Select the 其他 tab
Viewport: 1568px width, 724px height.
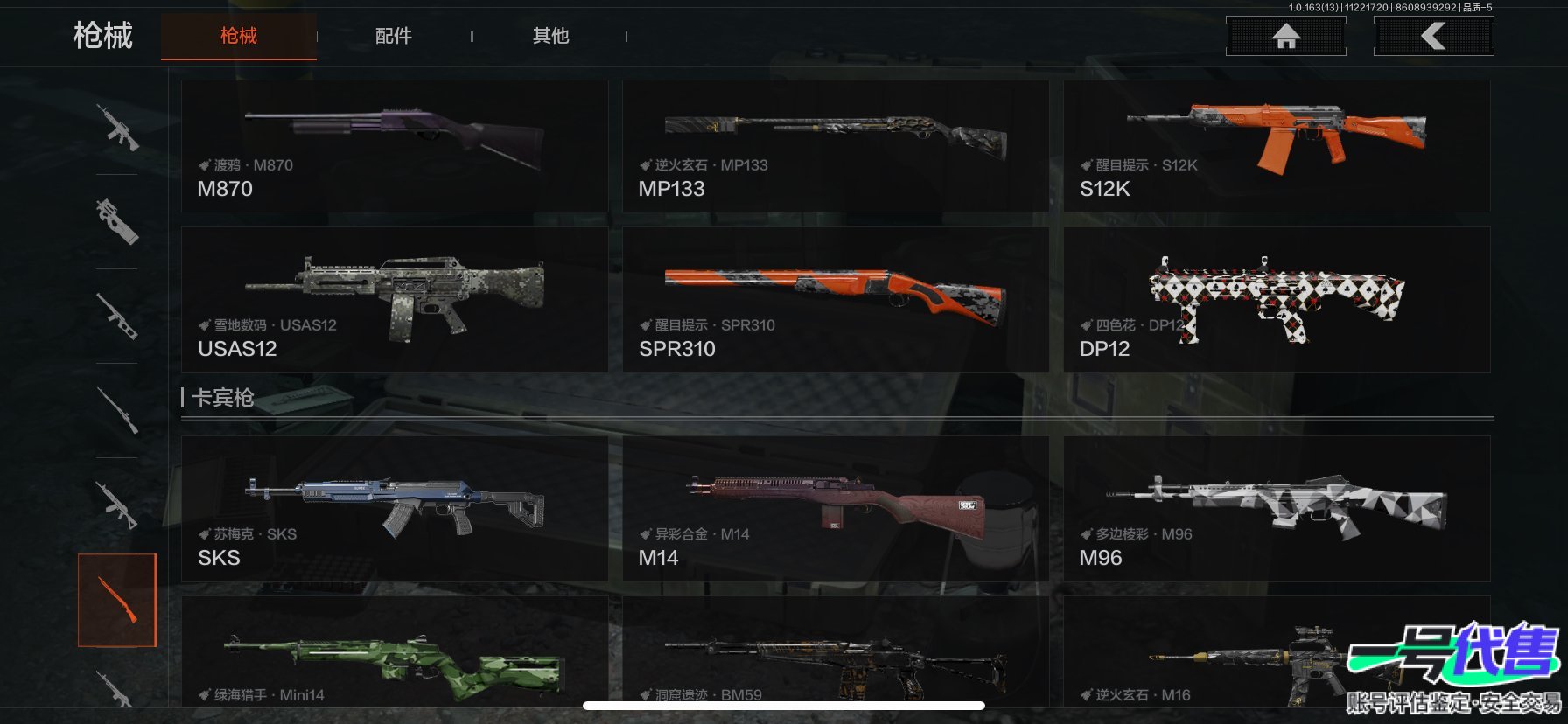point(550,36)
